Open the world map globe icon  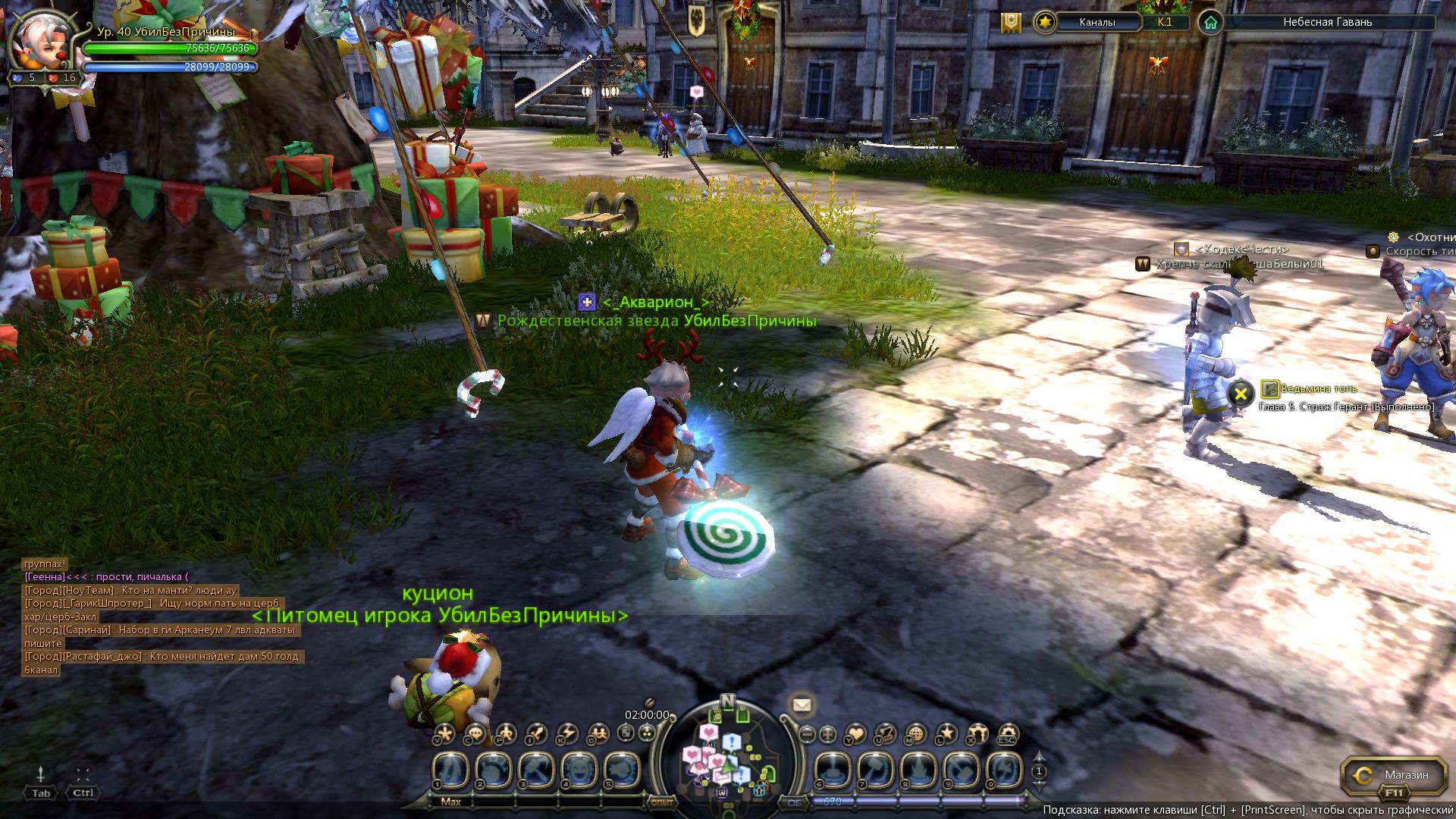click(x=916, y=735)
